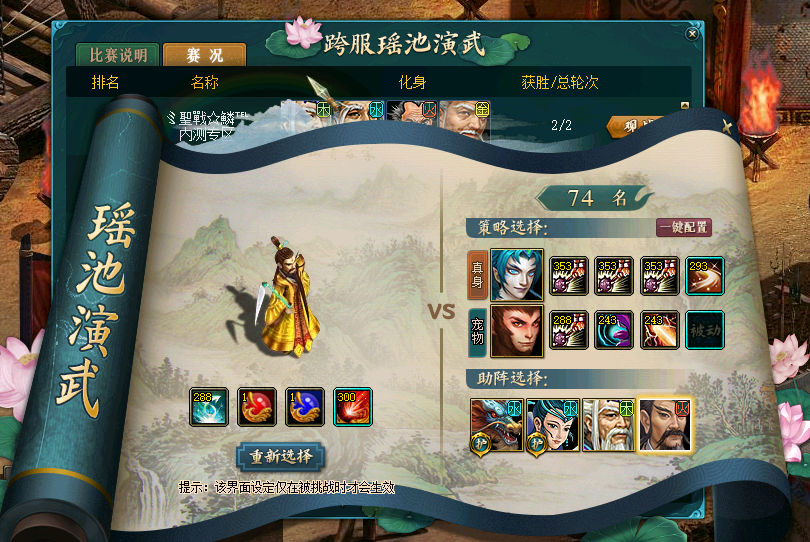Image resolution: width=810 pixels, height=542 pixels.
Task: Select the blue orb item icon
Action: [305, 407]
